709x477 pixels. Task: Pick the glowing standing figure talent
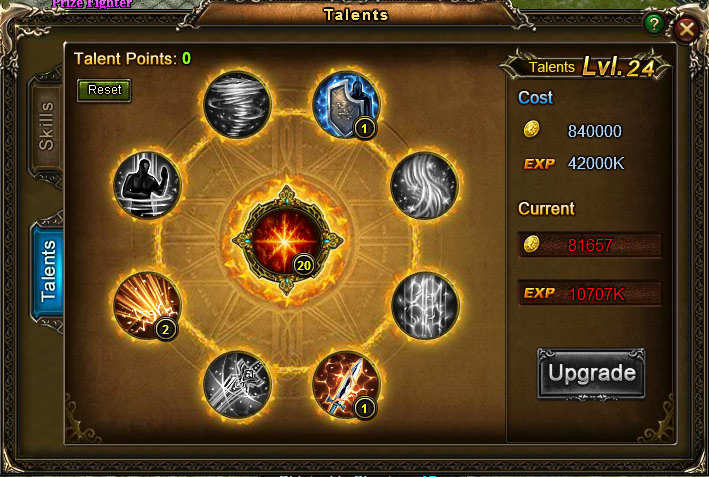[147, 185]
